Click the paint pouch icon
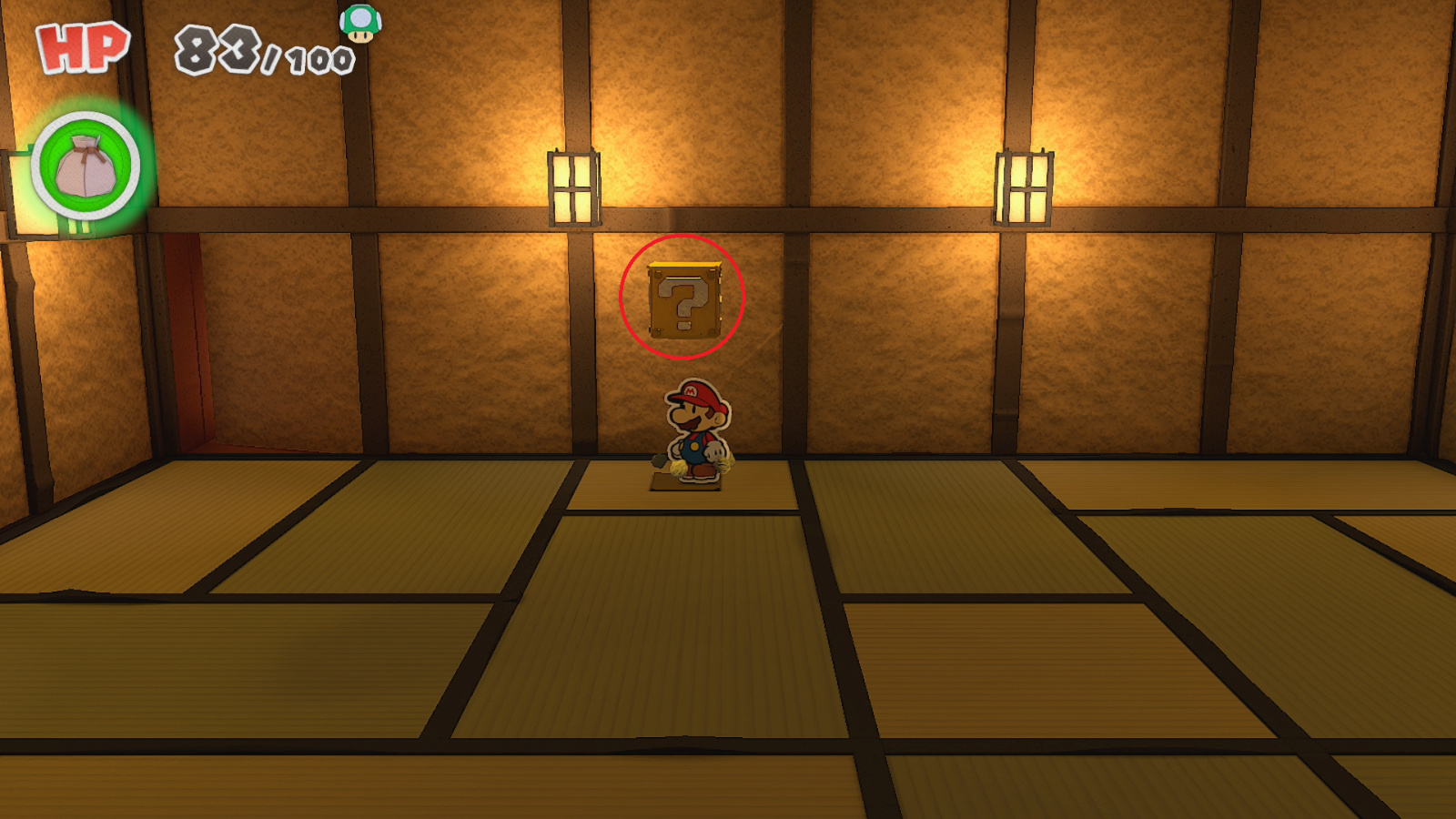Viewport: 1456px width, 819px height. coord(85,168)
